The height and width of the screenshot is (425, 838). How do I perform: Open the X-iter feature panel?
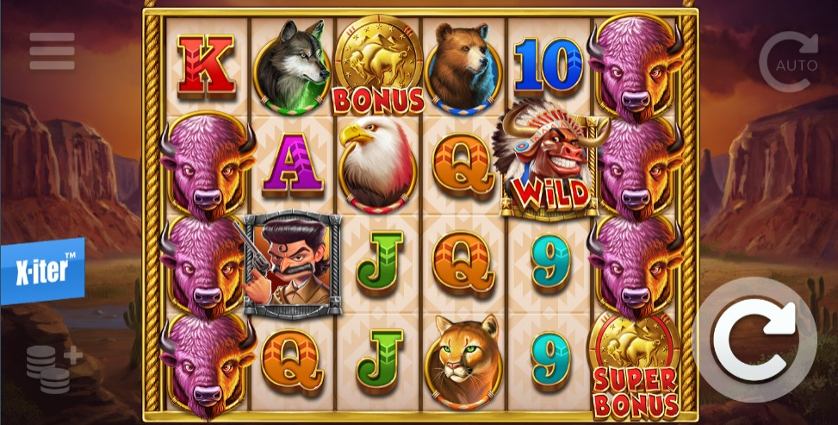(x=42, y=270)
